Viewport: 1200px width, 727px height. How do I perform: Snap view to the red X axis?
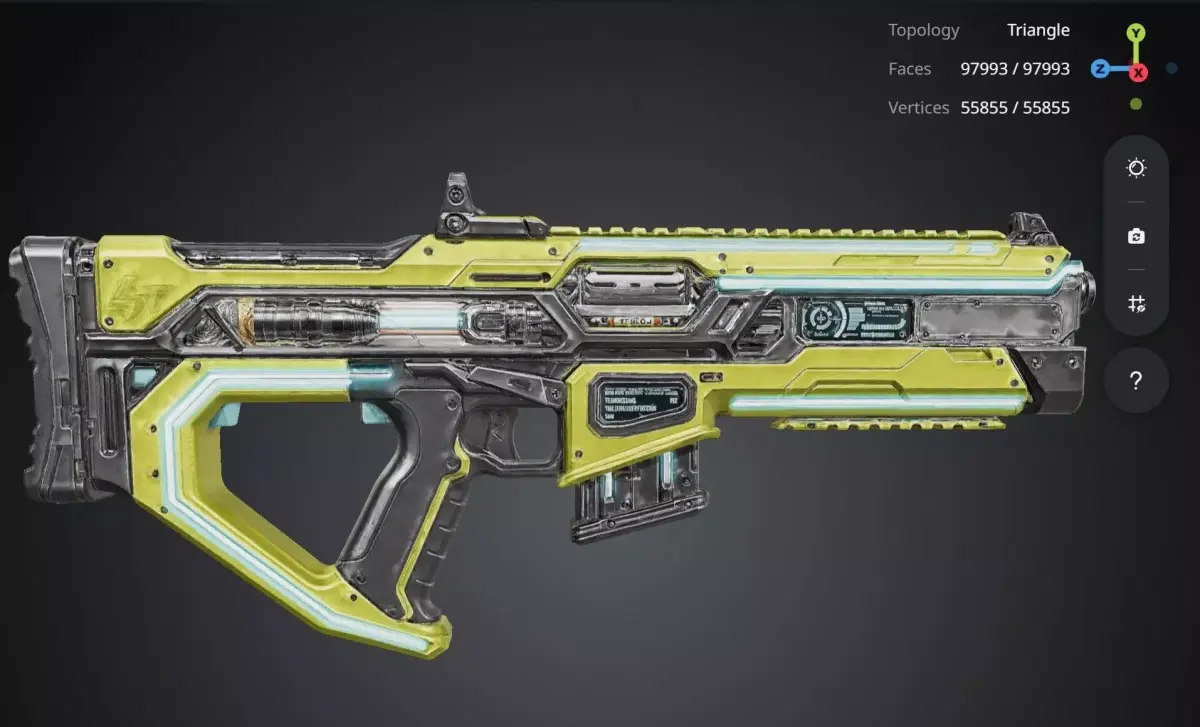(1138, 72)
